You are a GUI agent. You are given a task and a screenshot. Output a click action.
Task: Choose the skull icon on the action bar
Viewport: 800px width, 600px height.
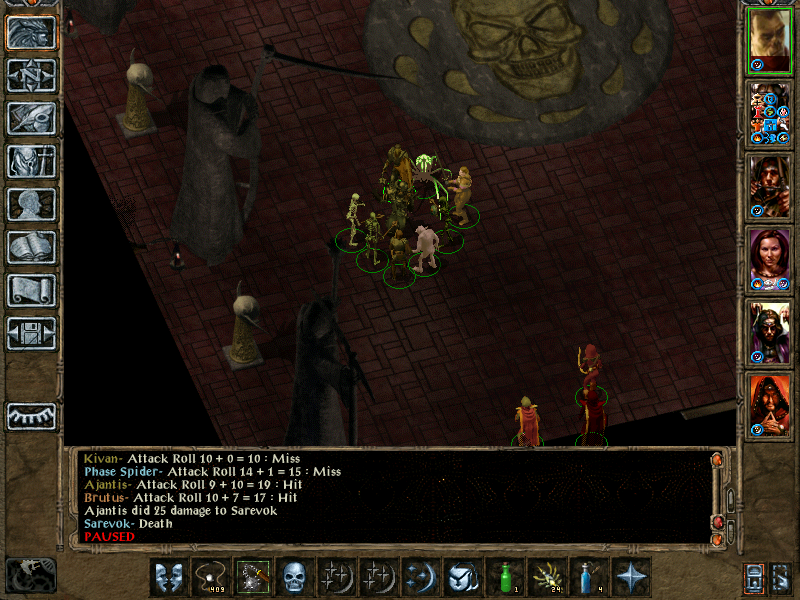click(295, 577)
